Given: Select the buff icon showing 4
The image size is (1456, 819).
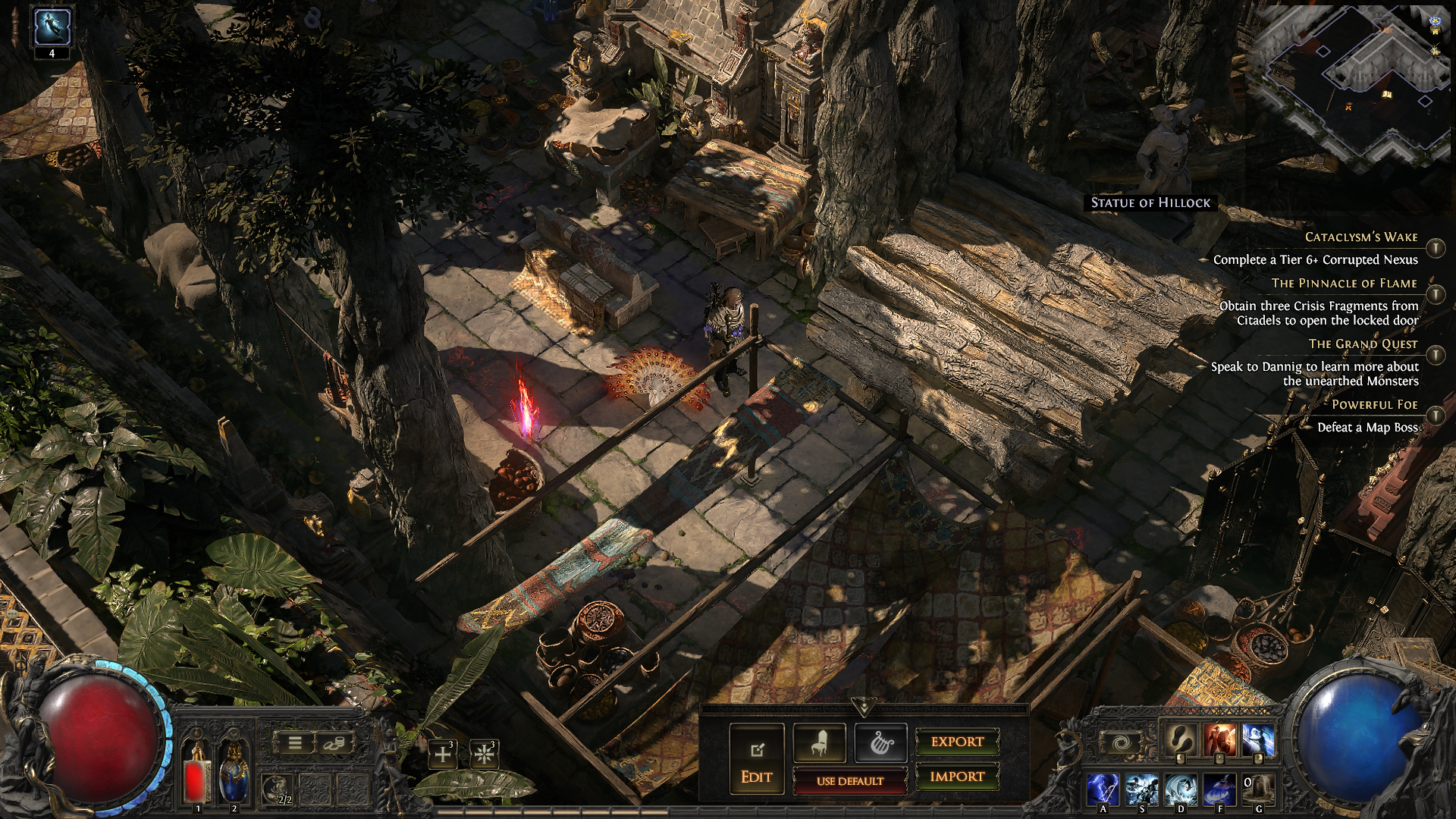Looking at the screenshot, I should click(x=52, y=28).
